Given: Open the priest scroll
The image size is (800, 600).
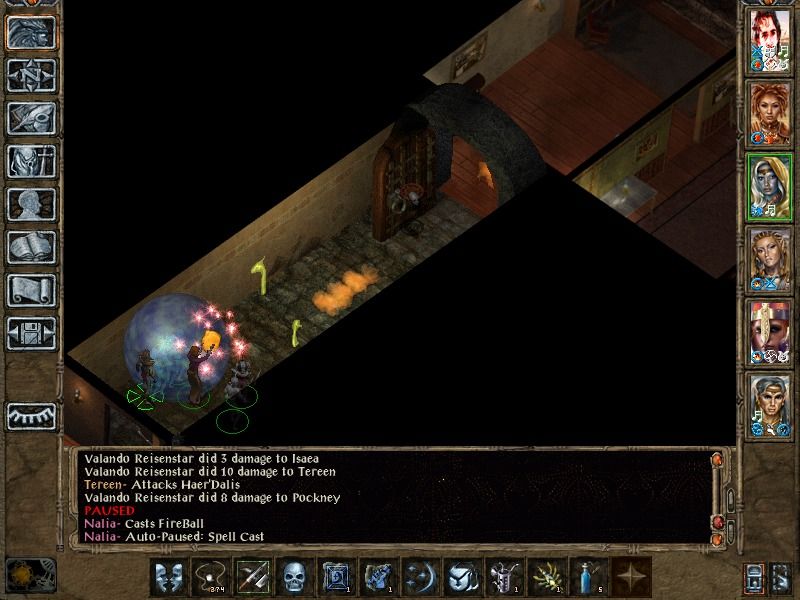Looking at the screenshot, I should tap(32, 290).
